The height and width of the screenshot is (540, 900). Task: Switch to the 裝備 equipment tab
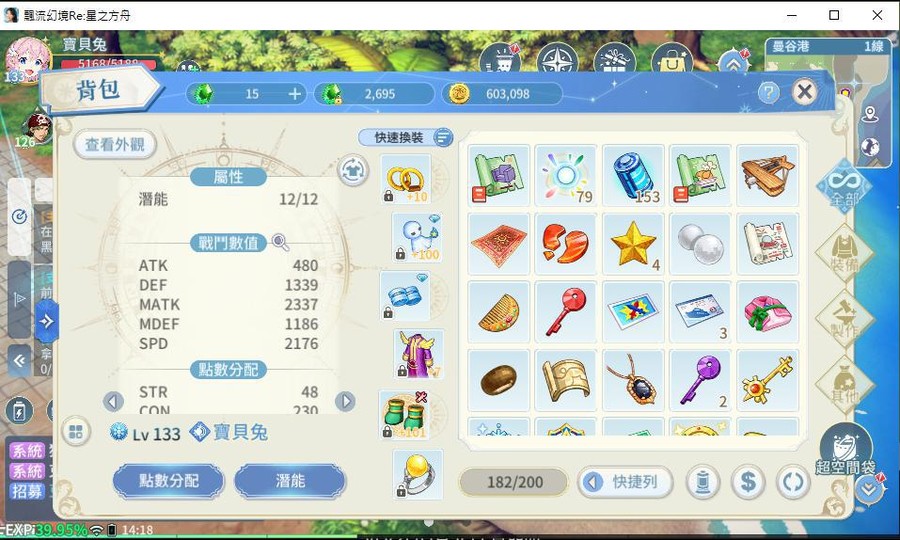point(843,254)
